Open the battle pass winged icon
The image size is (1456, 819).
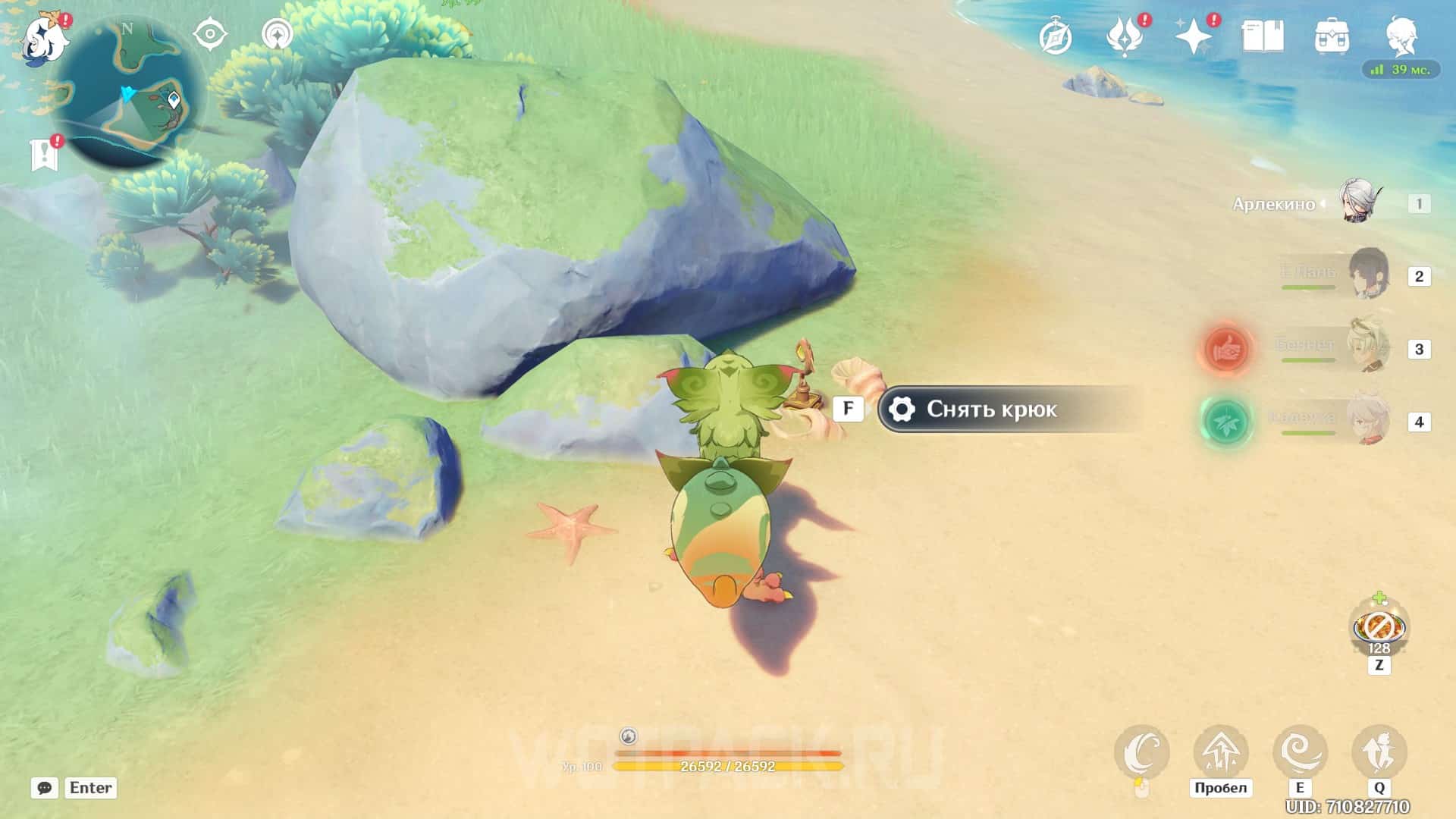[x=1124, y=37]
